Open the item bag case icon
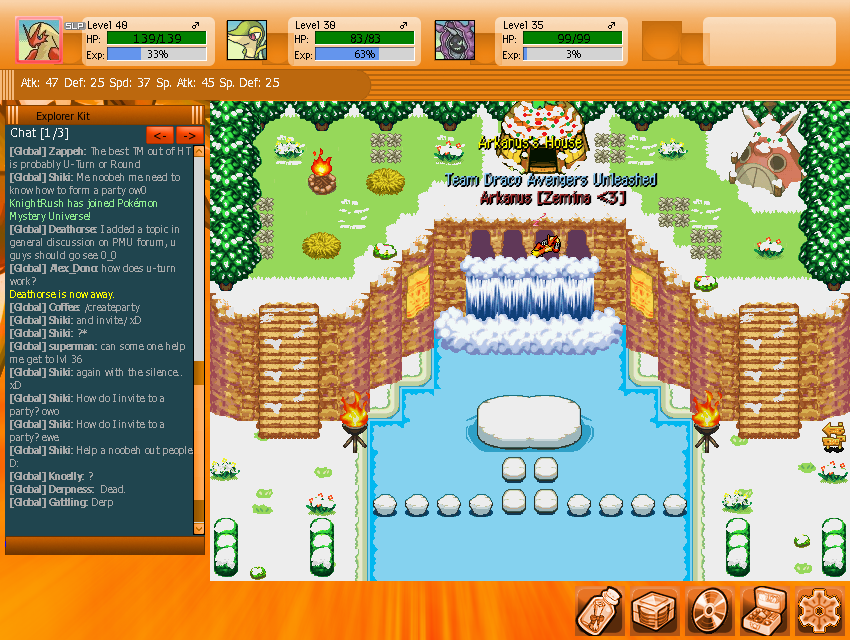This screenshot has height=640, width=850. click(766, 610)
